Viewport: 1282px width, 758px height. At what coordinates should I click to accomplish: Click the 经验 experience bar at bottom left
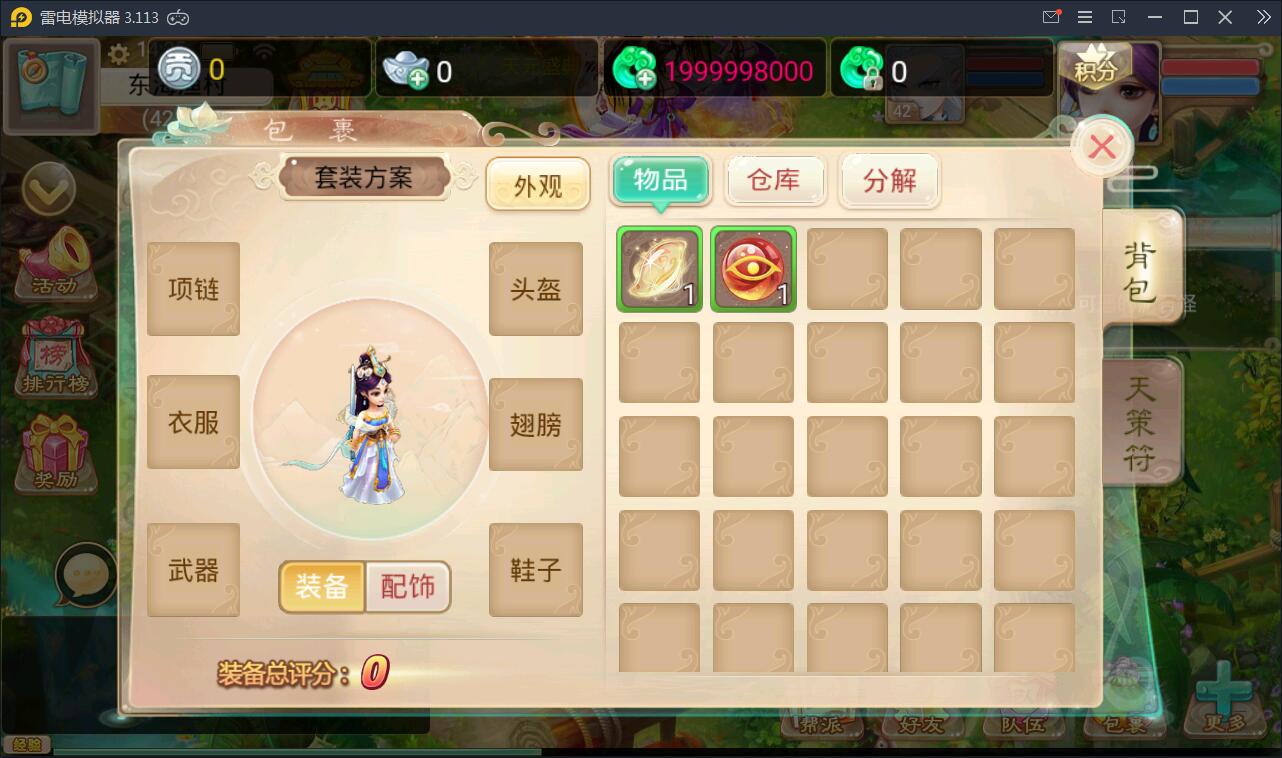coord(30,746)
